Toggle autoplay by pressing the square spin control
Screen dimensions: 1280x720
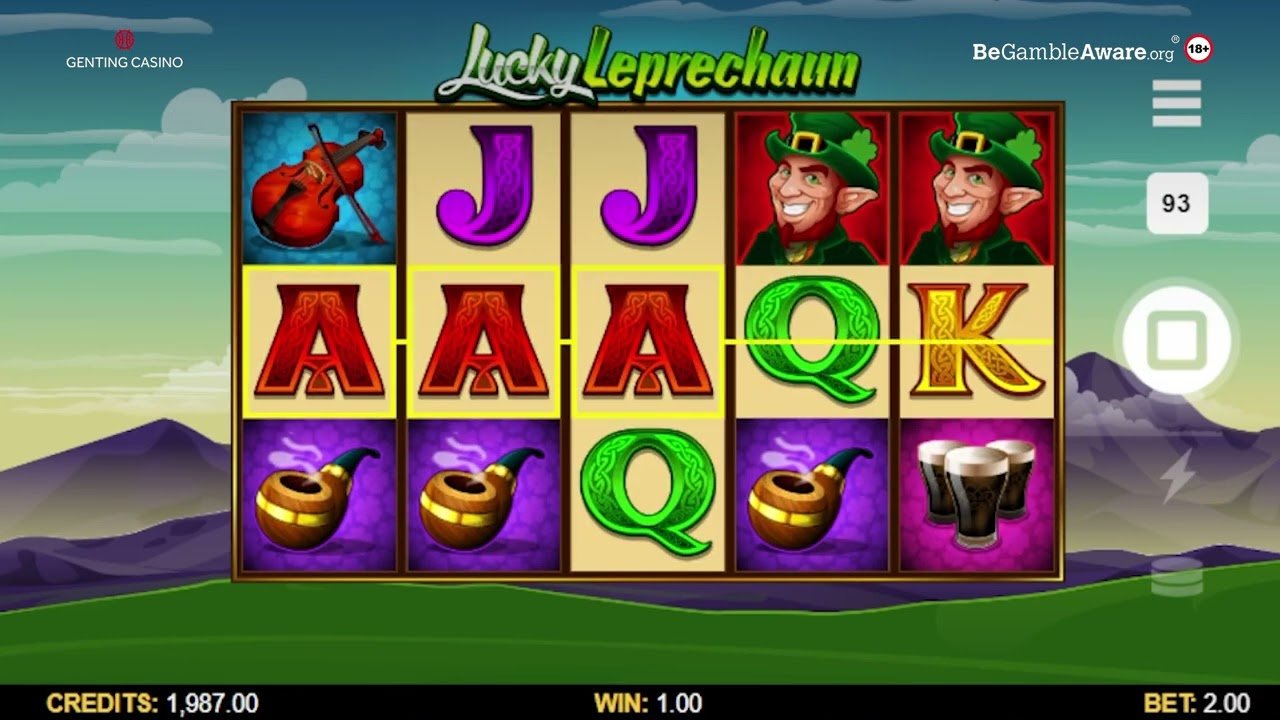point(1178,340)
